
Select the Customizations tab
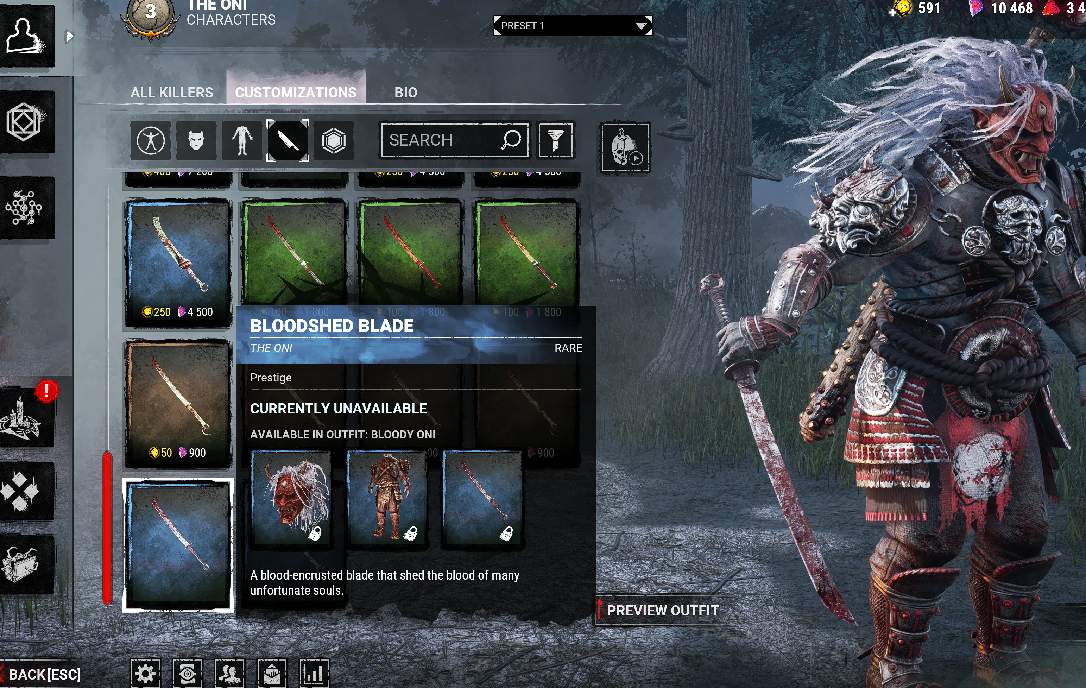pos(295,92)
